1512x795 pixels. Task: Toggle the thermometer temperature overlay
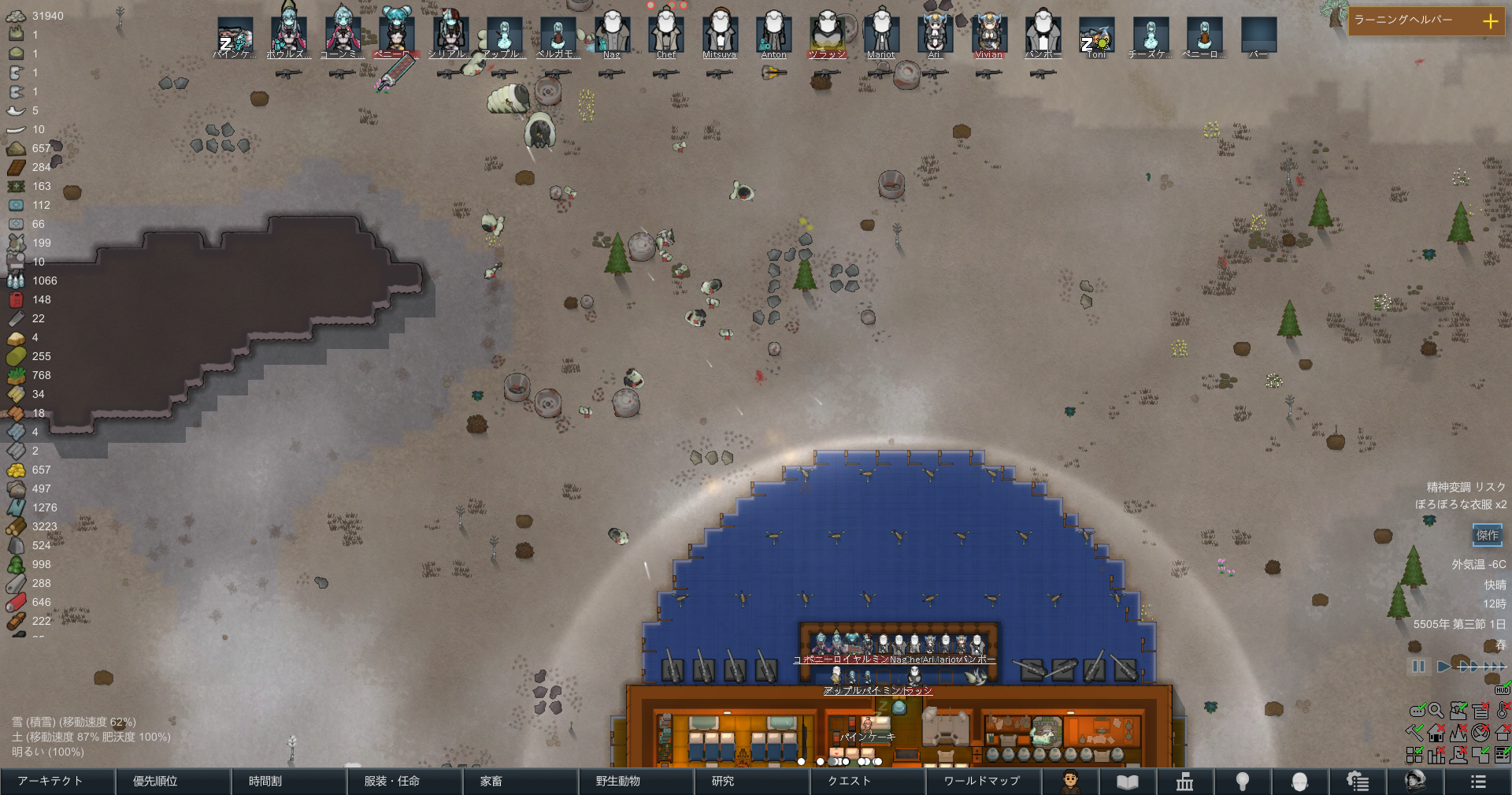[x=1503, y=711]
